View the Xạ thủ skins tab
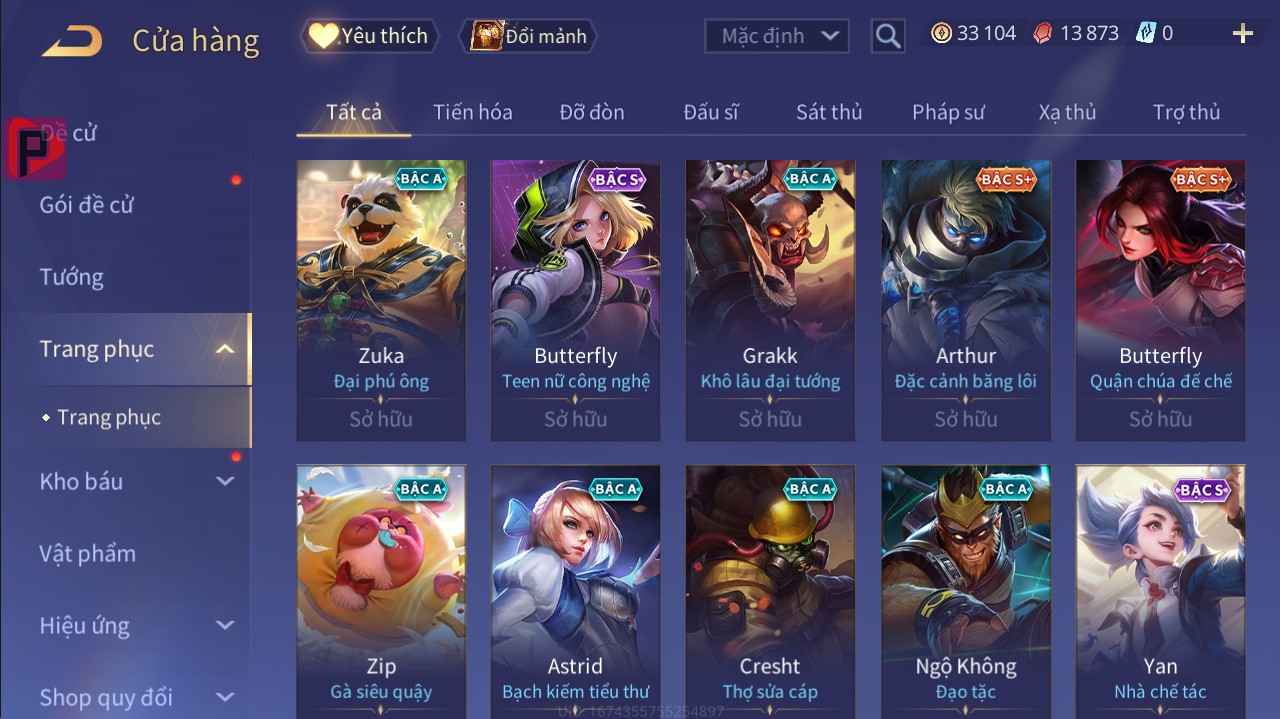The width and height of the screenshot is (1280, 719). click(1067, 112)
